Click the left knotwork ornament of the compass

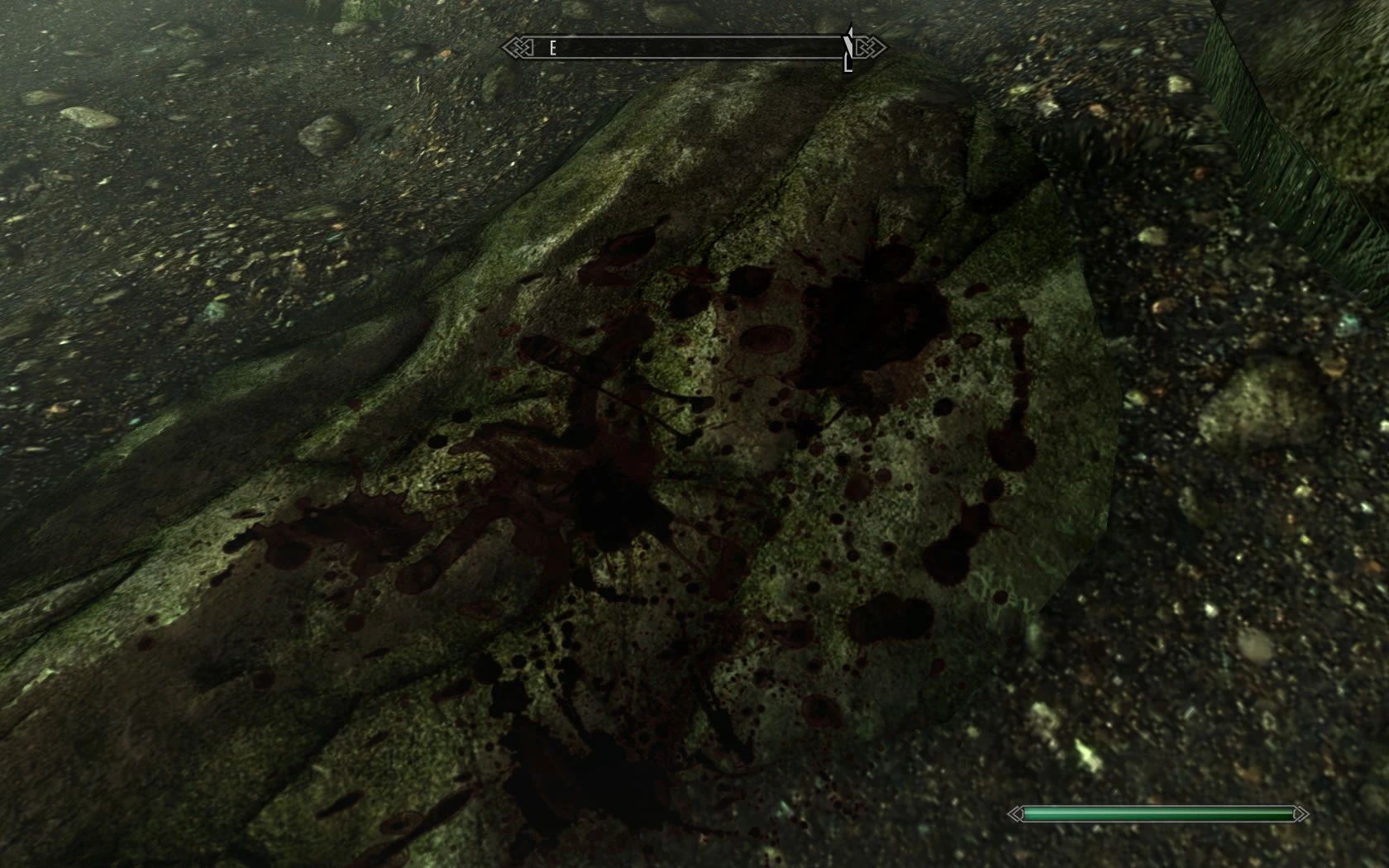point(518,47)
